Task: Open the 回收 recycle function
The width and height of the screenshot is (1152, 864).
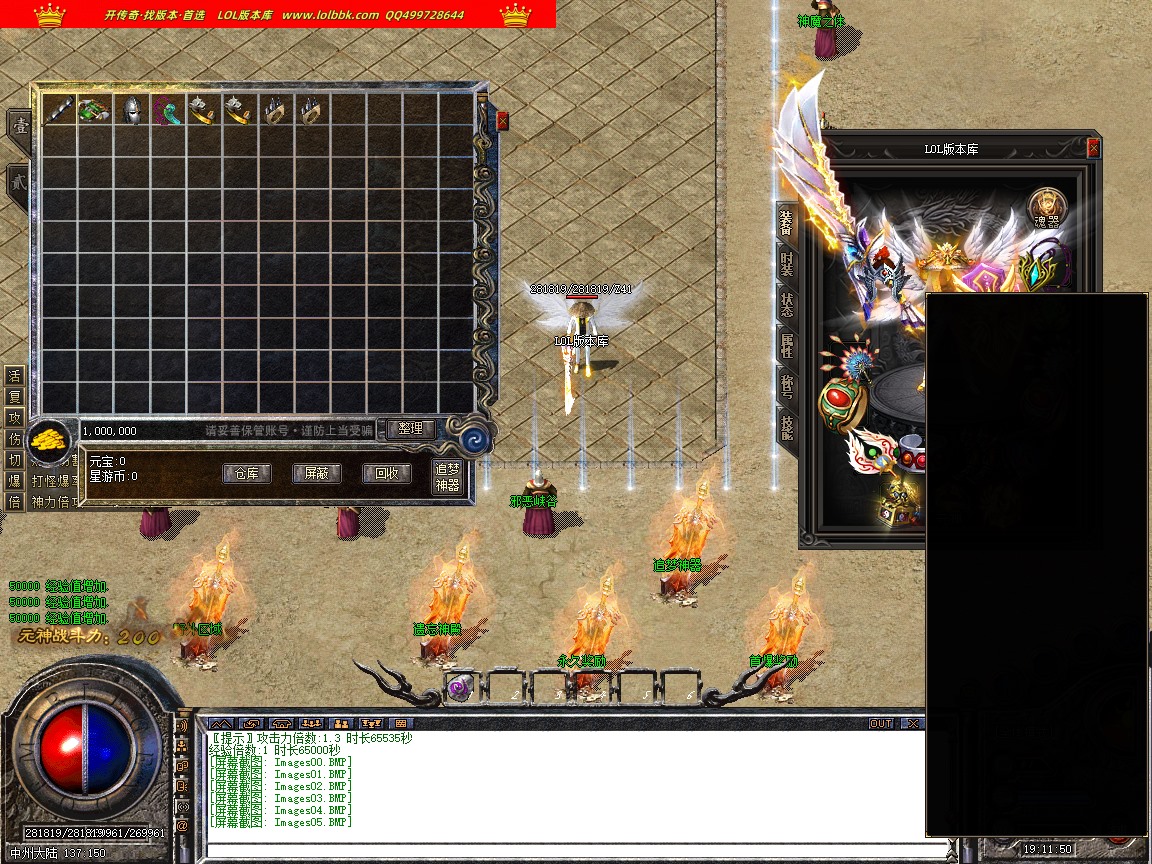Action: click(386, 473)
